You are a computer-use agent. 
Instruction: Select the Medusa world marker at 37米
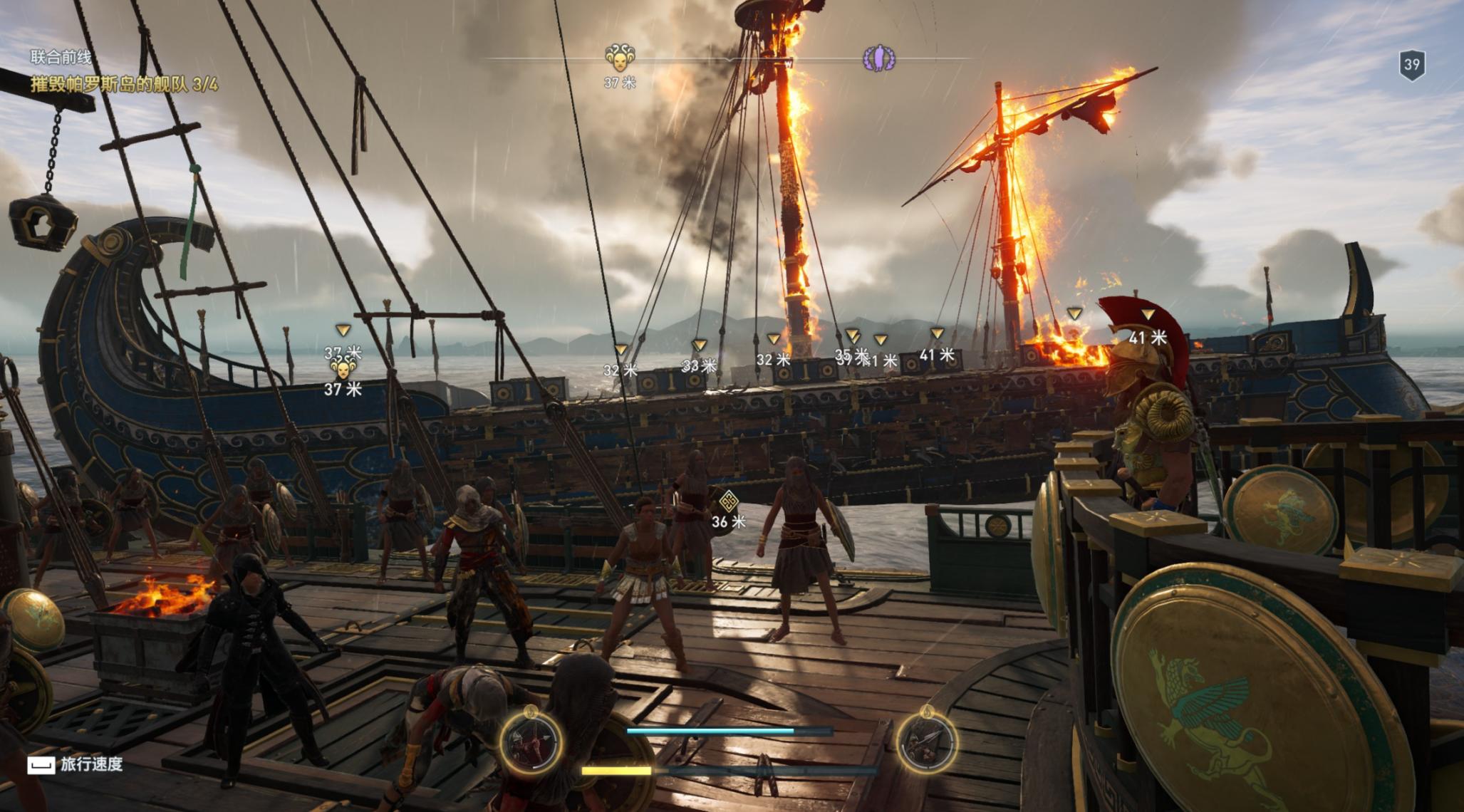coord(343,369)
